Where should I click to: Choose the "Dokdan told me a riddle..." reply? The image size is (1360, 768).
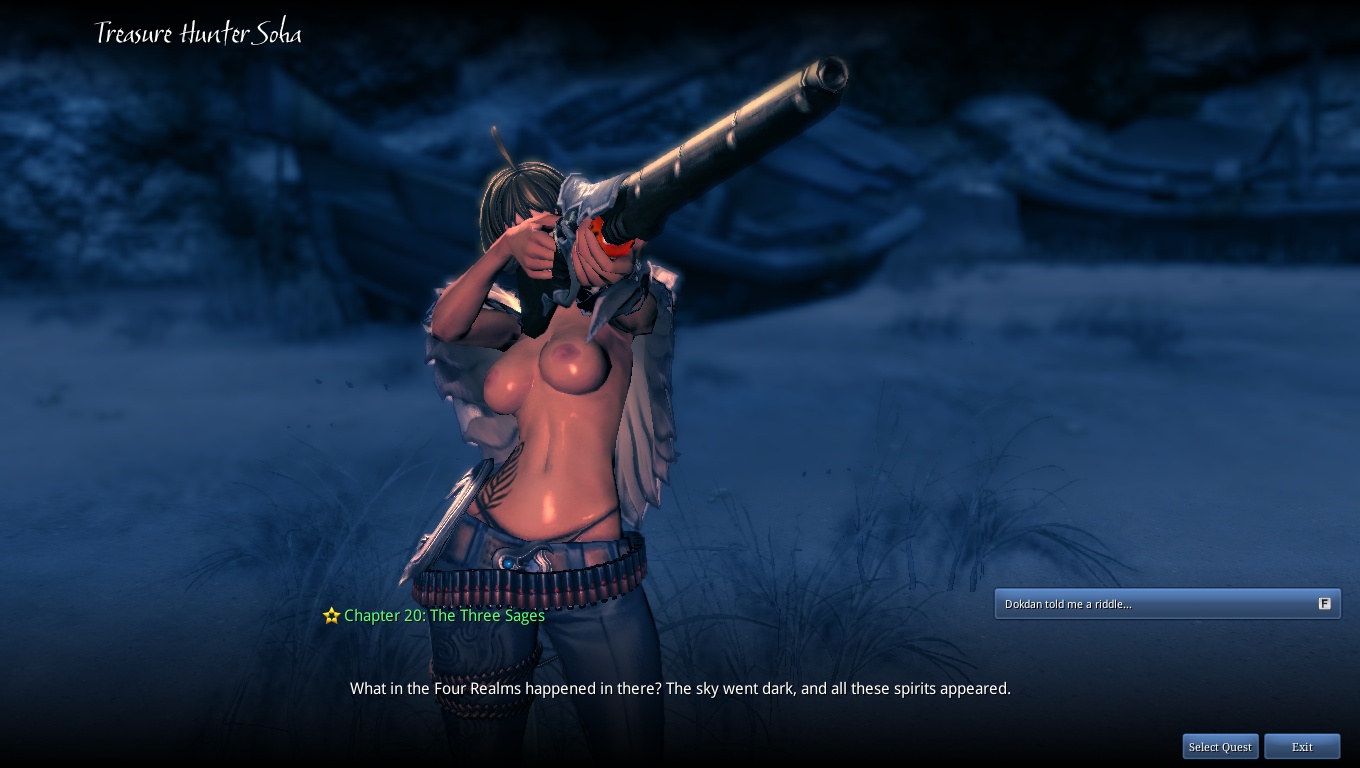click(x=1166, y=604)
